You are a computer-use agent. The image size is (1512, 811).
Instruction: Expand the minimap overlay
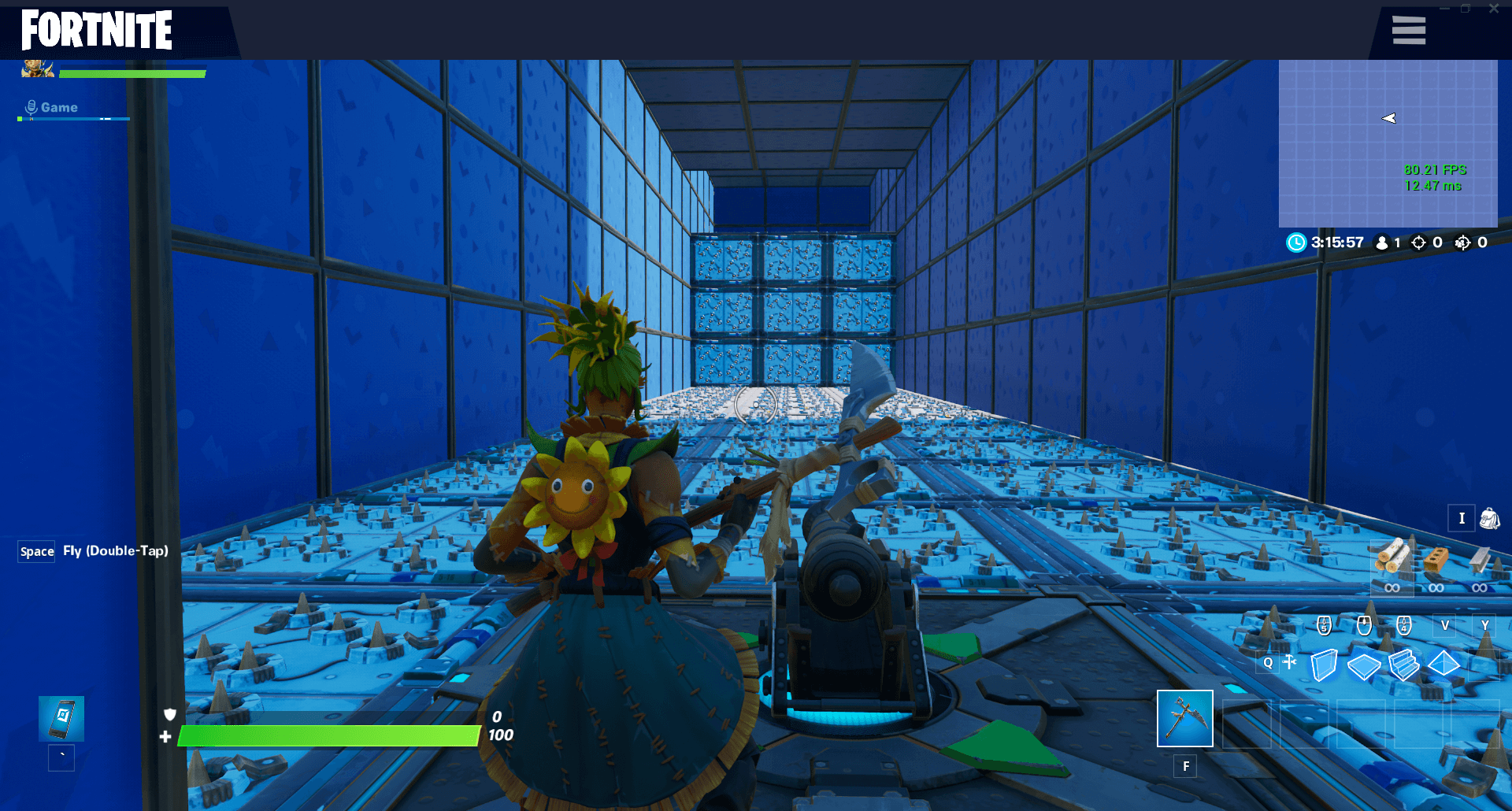pos(1388,142)
